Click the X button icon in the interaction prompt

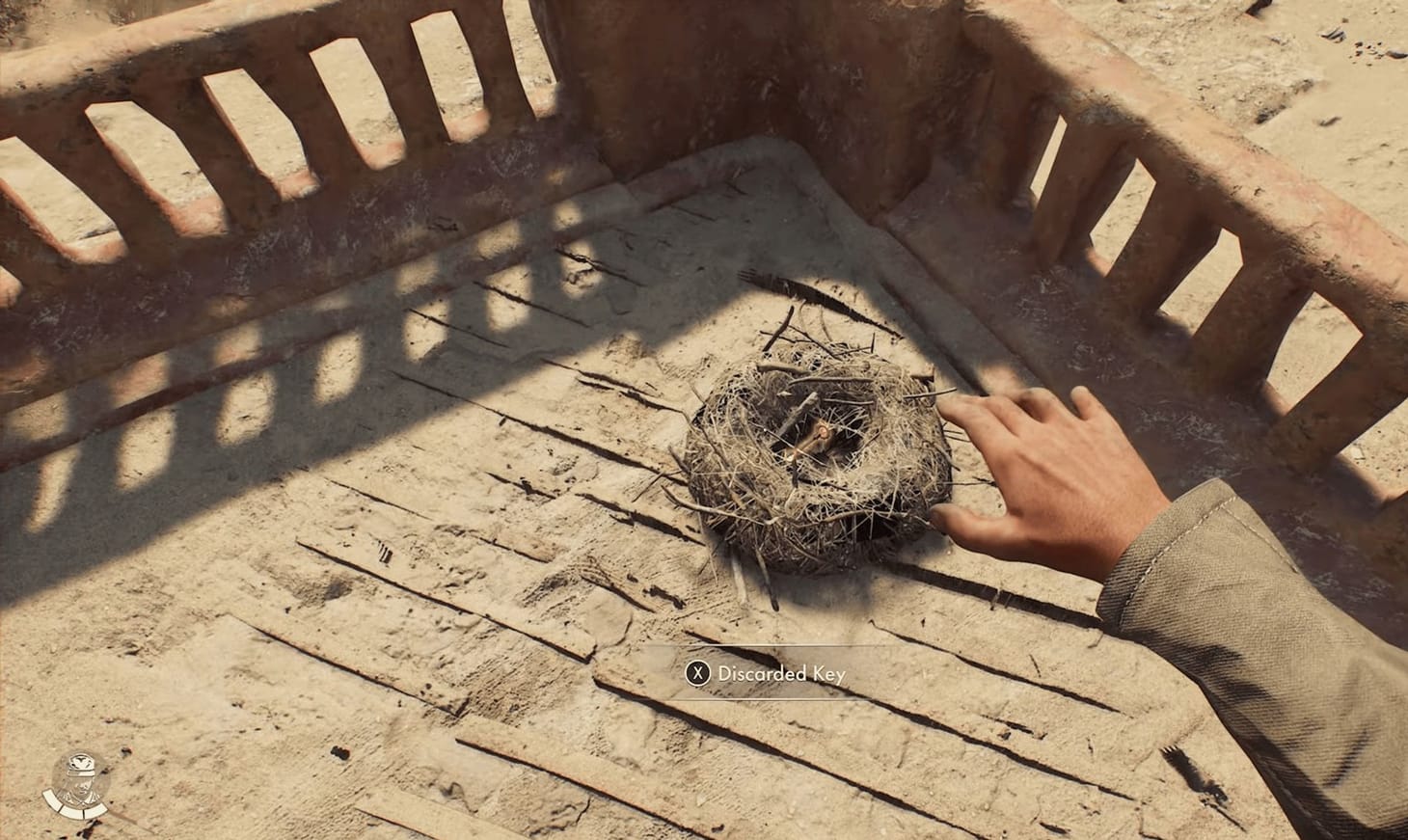[x=698, y=673]
